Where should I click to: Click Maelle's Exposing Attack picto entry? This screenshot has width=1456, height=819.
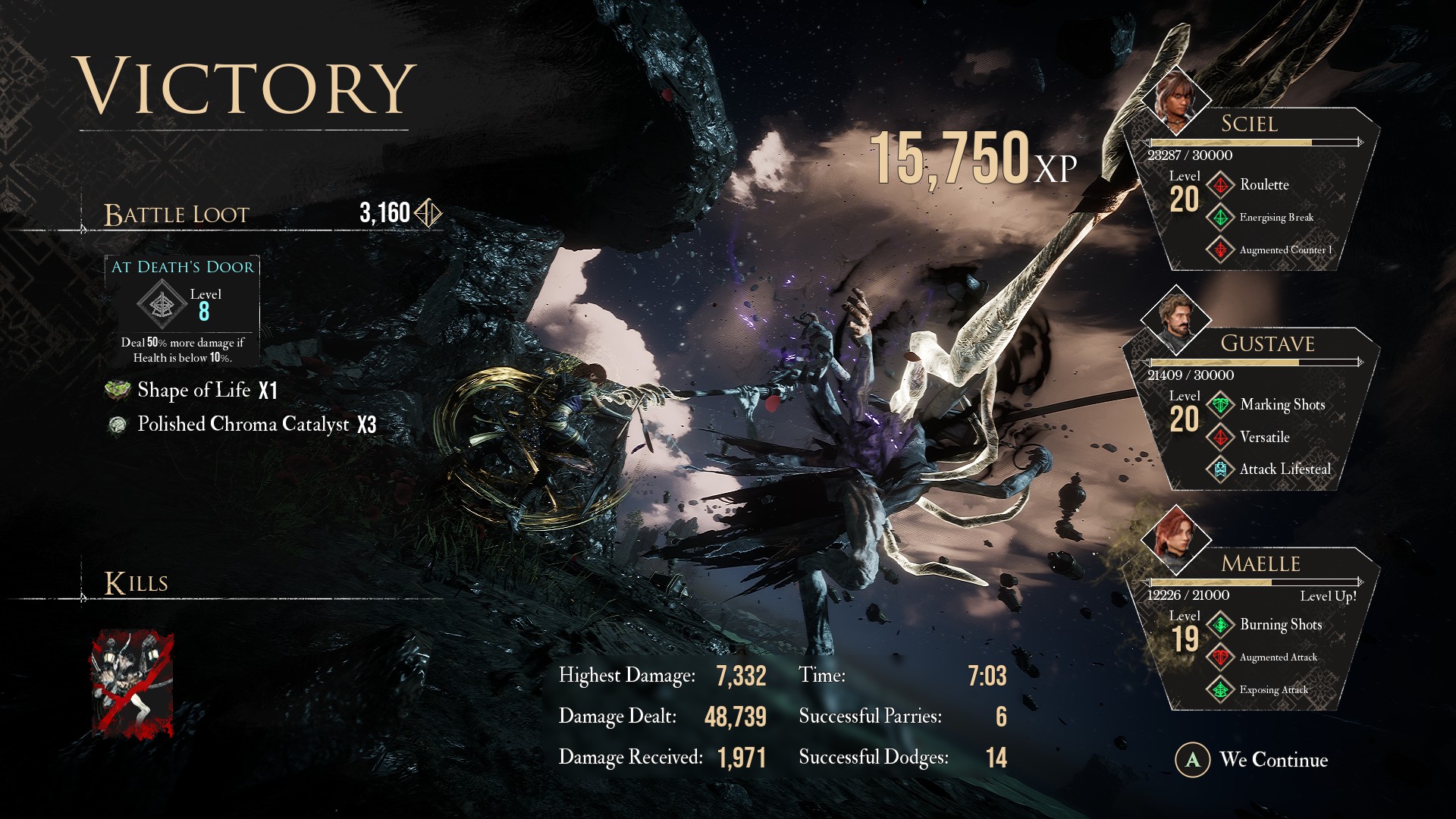coord(1272,690)
